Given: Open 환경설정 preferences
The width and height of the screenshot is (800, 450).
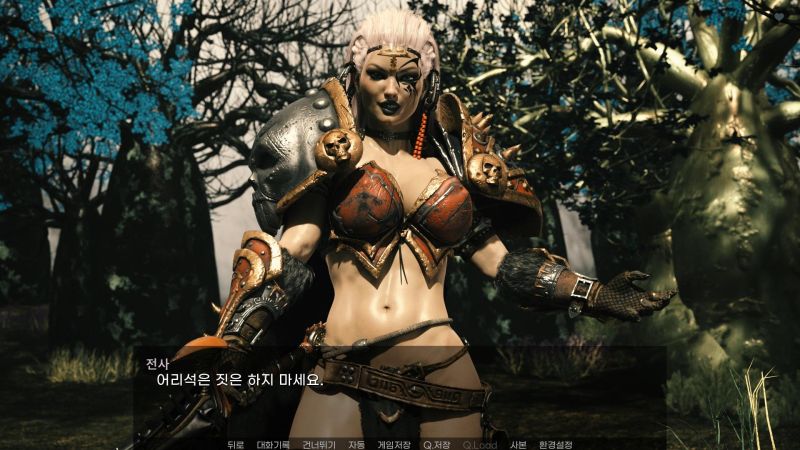Looking at the screenshot, I should click(555, 444).
